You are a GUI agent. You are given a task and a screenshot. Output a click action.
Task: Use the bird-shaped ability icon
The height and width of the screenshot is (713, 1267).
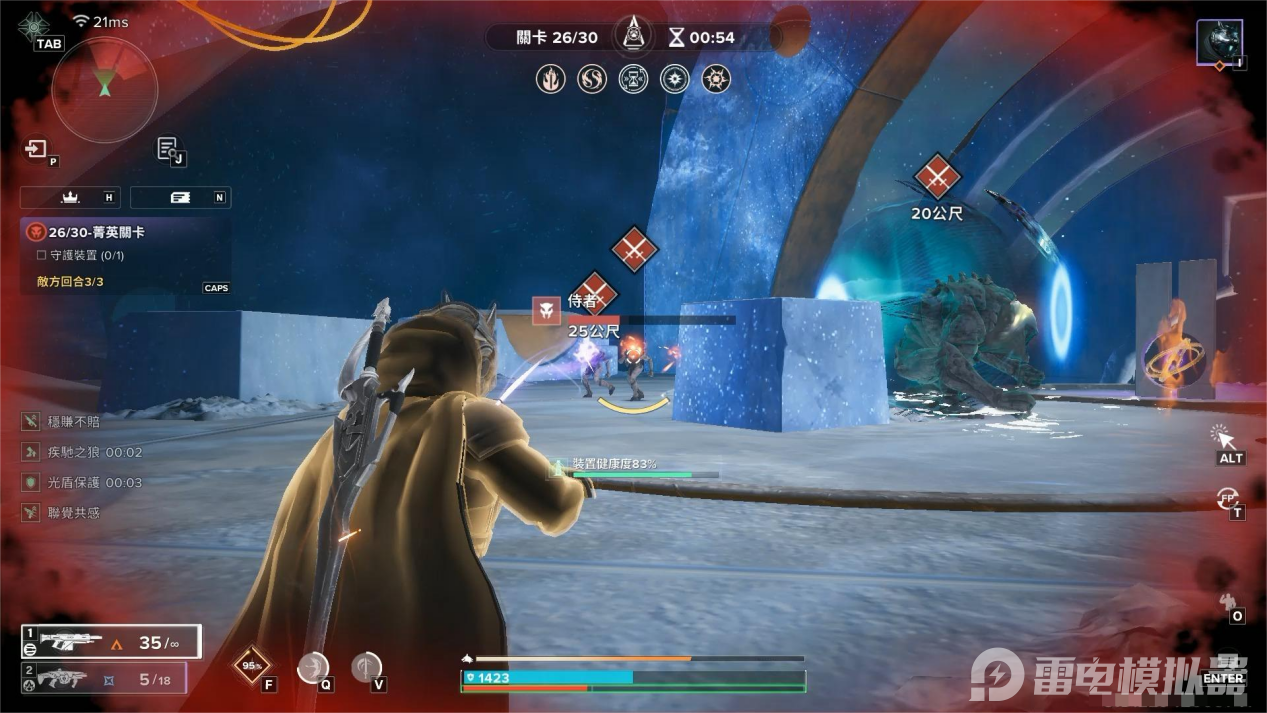click(313, 667)
